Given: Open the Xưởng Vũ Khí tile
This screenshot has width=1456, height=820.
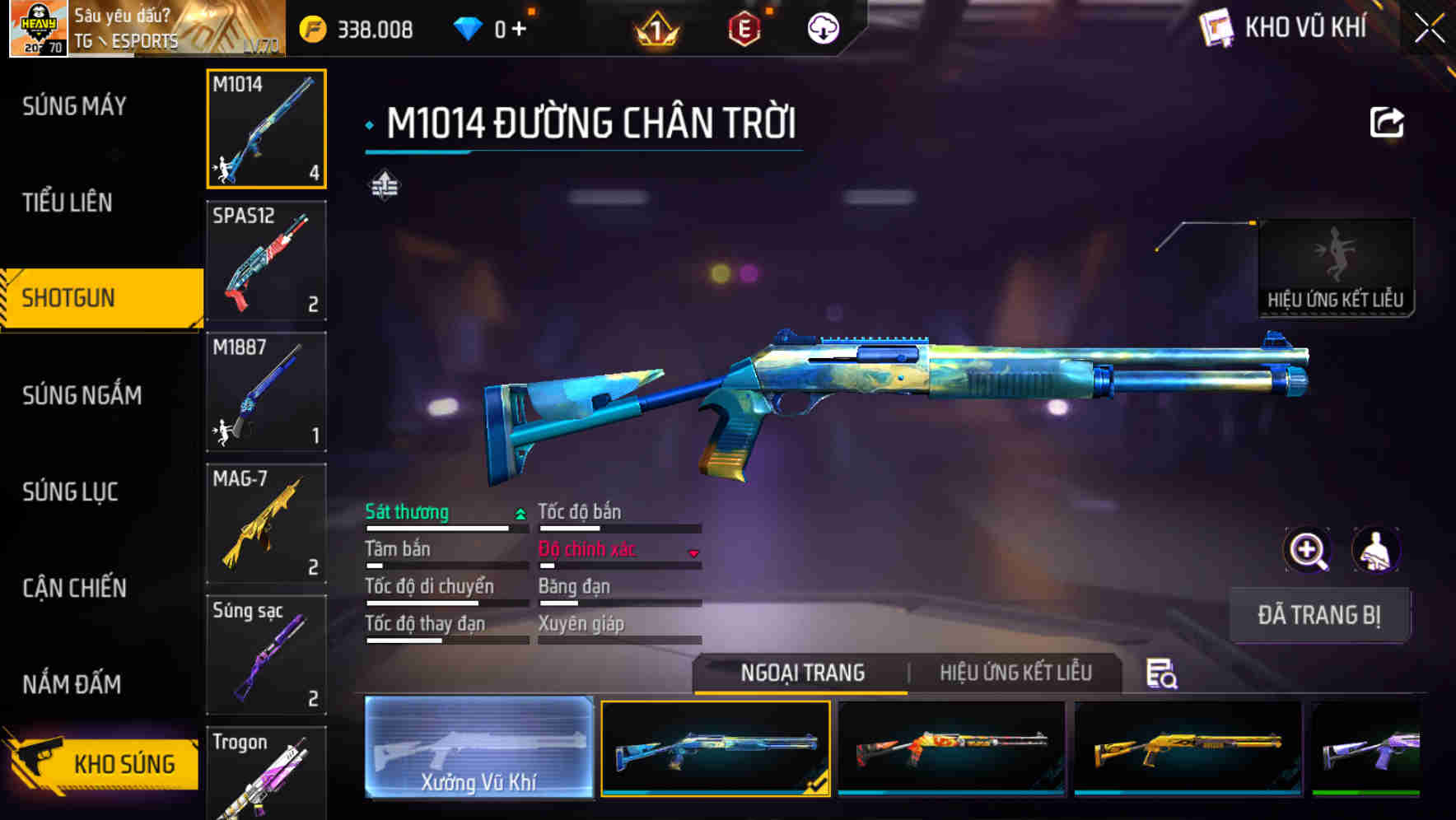Looking at the screenshot, I should (478, 747).
